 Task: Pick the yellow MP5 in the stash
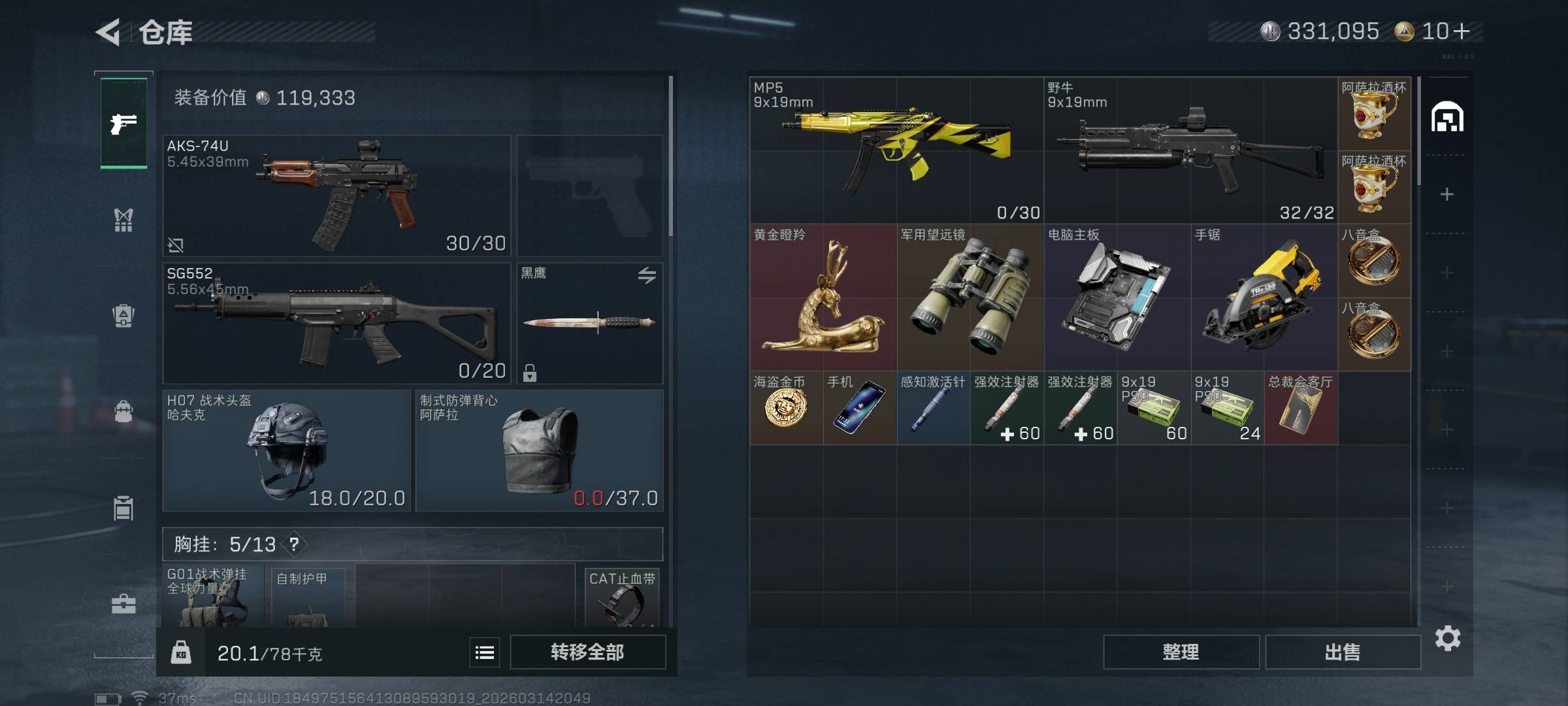click(x=896, y=150)
